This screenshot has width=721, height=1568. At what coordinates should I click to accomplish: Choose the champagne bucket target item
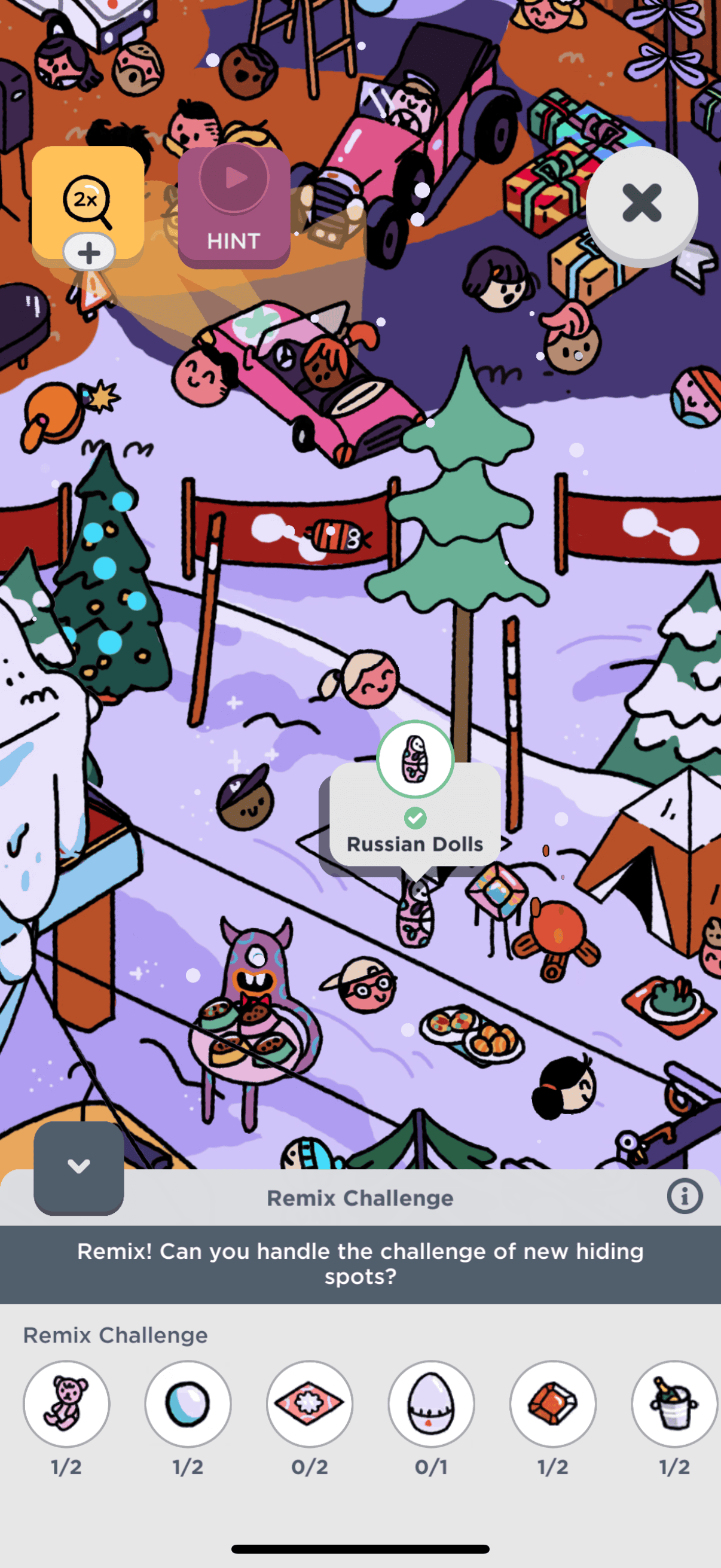point(675,1403)
